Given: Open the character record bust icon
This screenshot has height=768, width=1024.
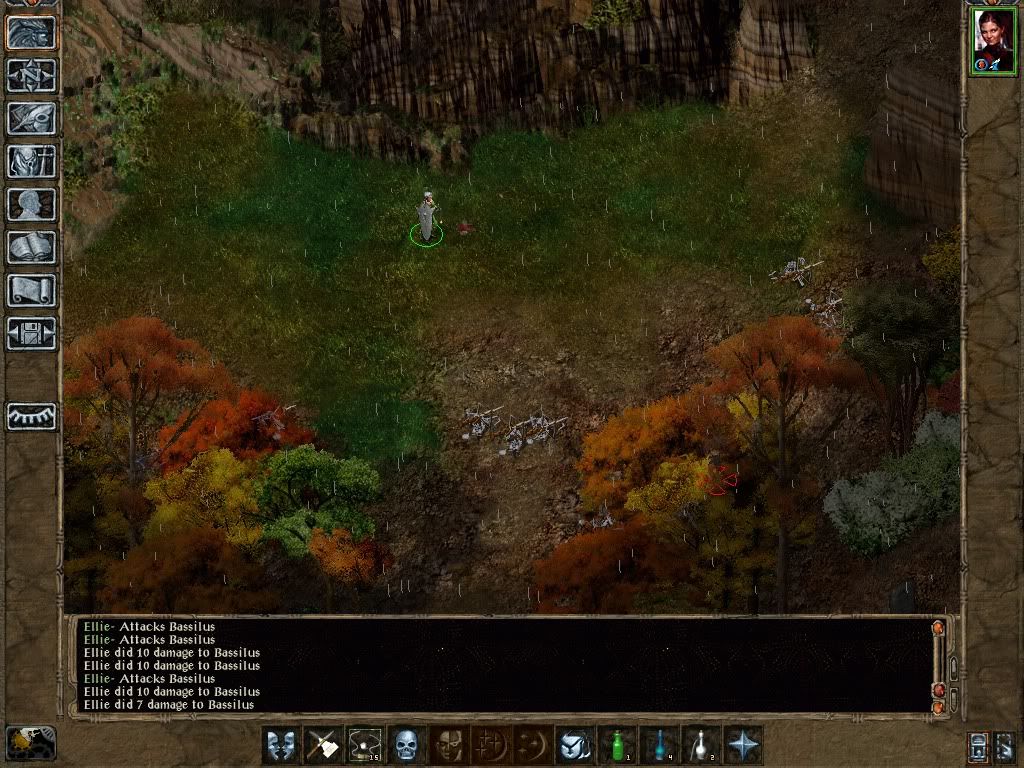Looking at the screenshot, I should click(x=32, y=204).
